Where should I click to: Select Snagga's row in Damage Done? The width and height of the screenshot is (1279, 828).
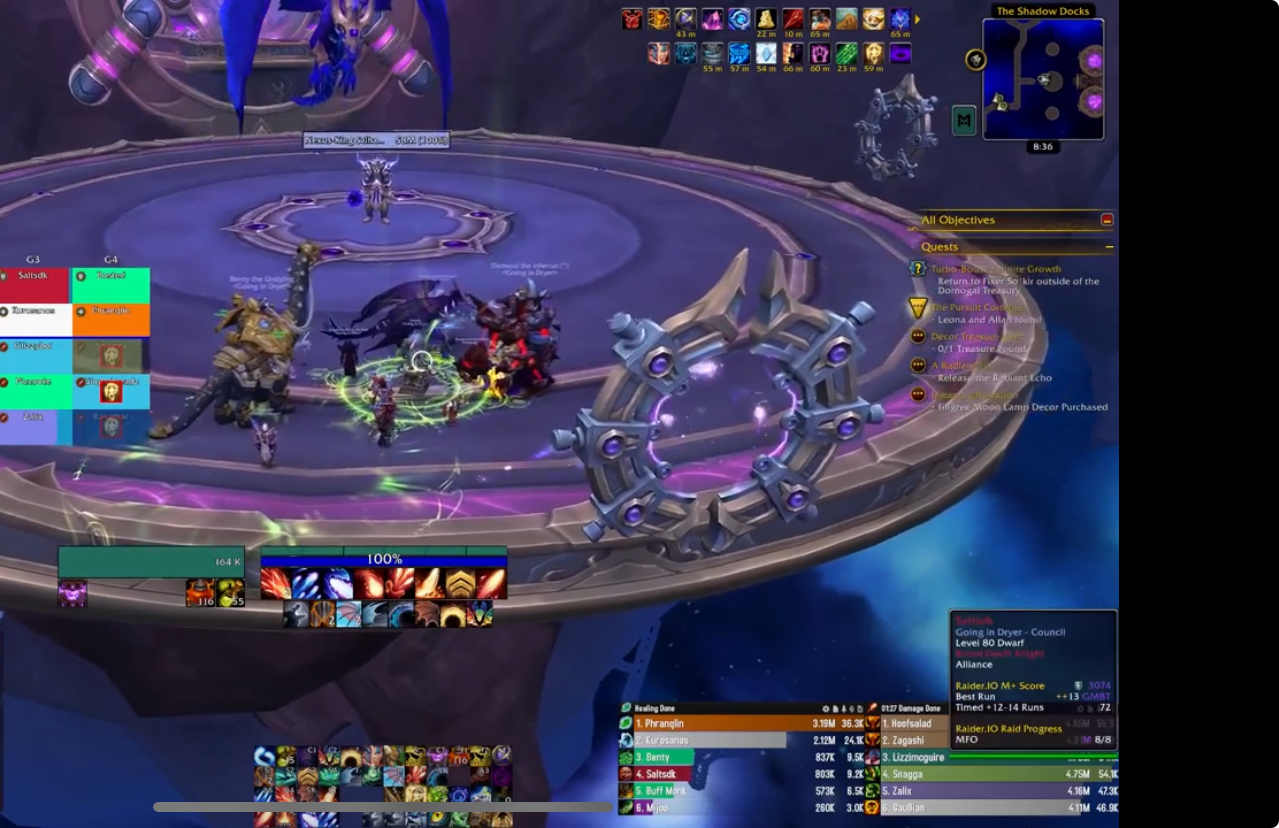pos(990,773)
